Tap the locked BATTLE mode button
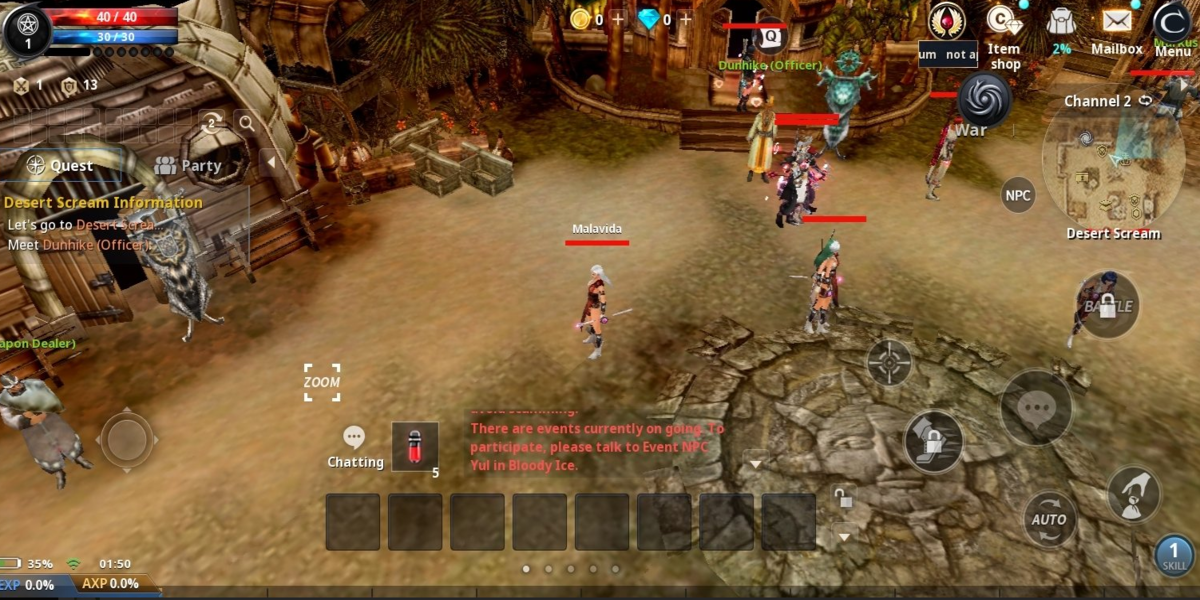 click(1107, 305)
